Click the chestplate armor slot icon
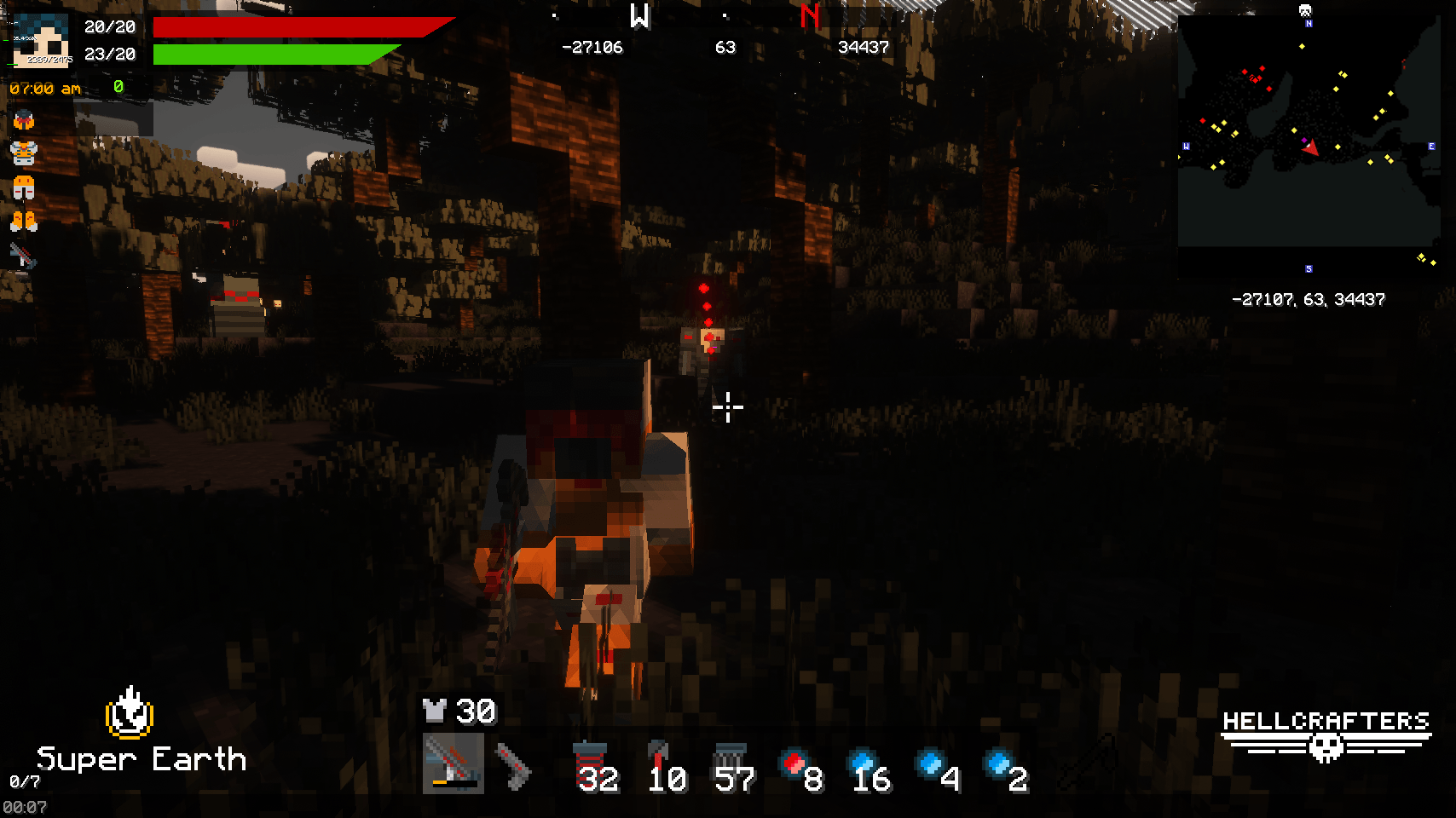1456x818 pixels. click(23, 152)
